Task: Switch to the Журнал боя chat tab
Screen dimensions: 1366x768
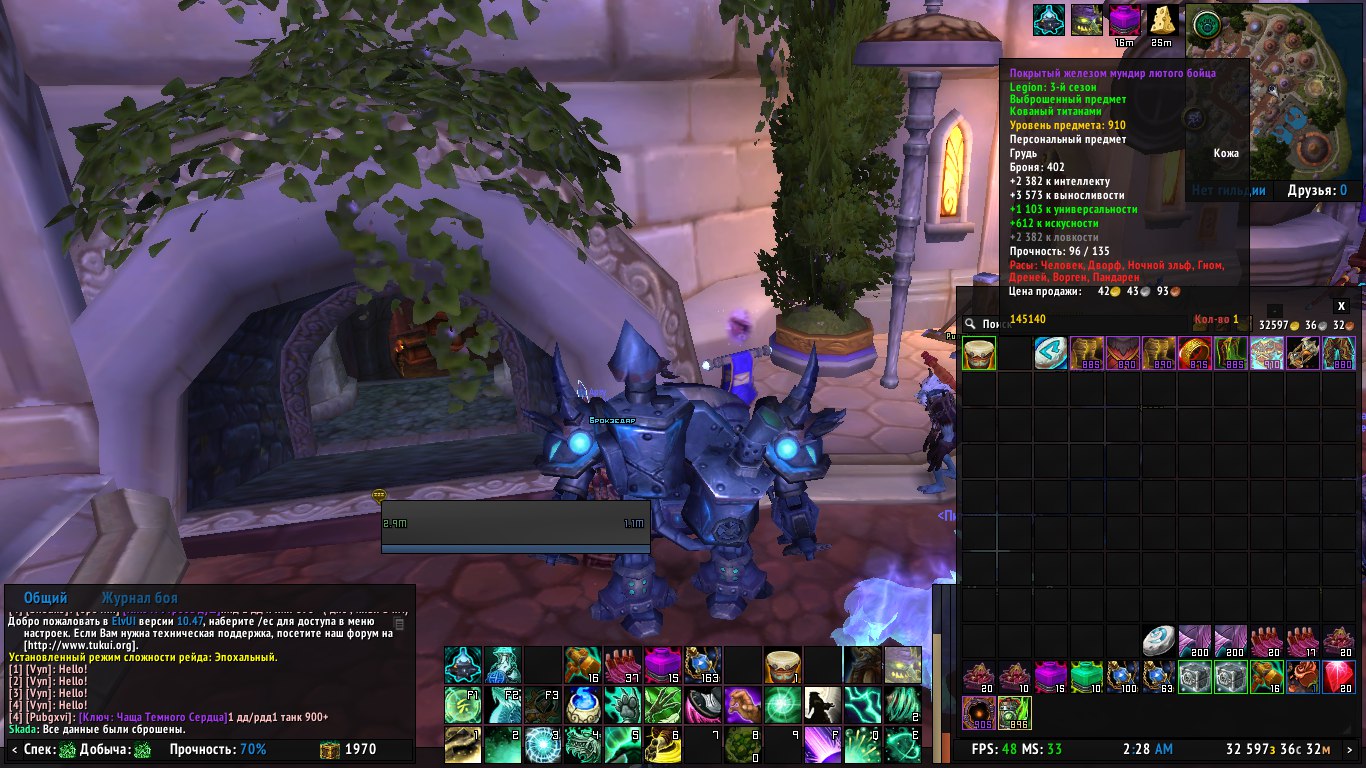Action: (141, 597)
